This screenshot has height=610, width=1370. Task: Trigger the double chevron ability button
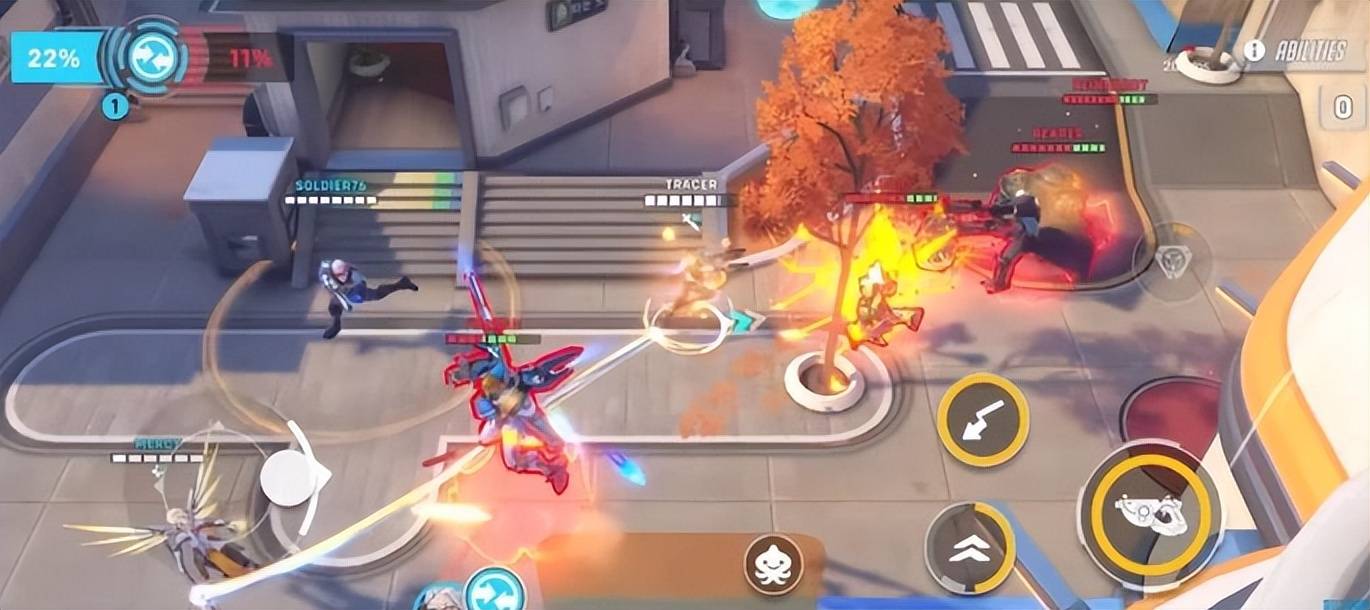[x=969, y=548]
